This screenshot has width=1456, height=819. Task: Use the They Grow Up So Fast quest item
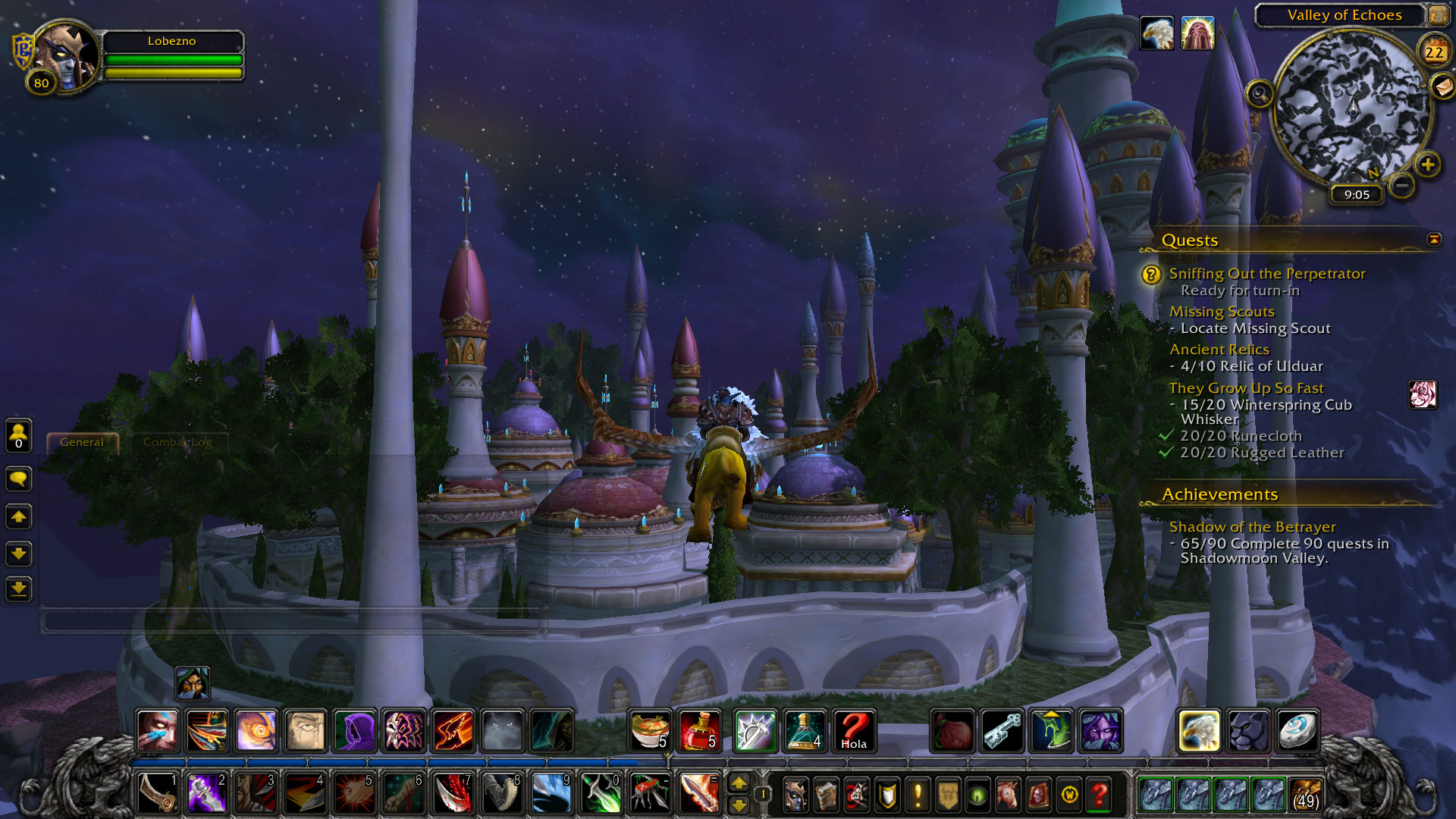pyautogui.click(x=1423, y=394)
